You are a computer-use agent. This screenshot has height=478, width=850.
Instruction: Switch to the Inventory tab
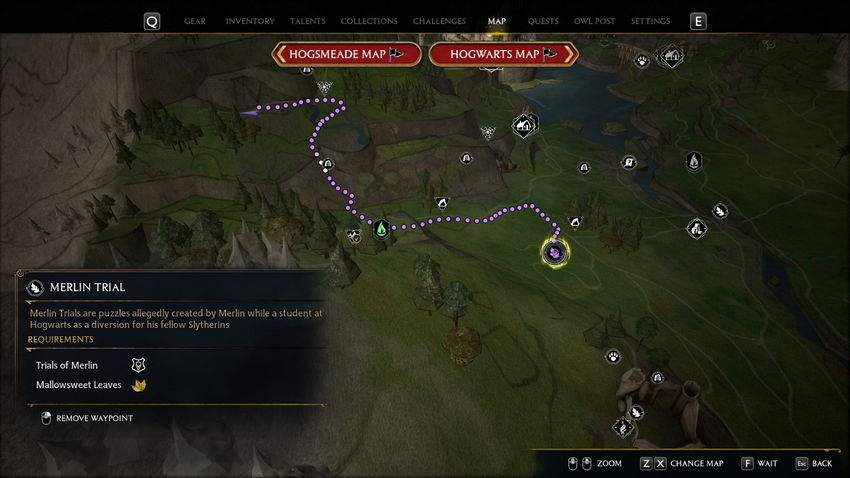coord(250,21)
